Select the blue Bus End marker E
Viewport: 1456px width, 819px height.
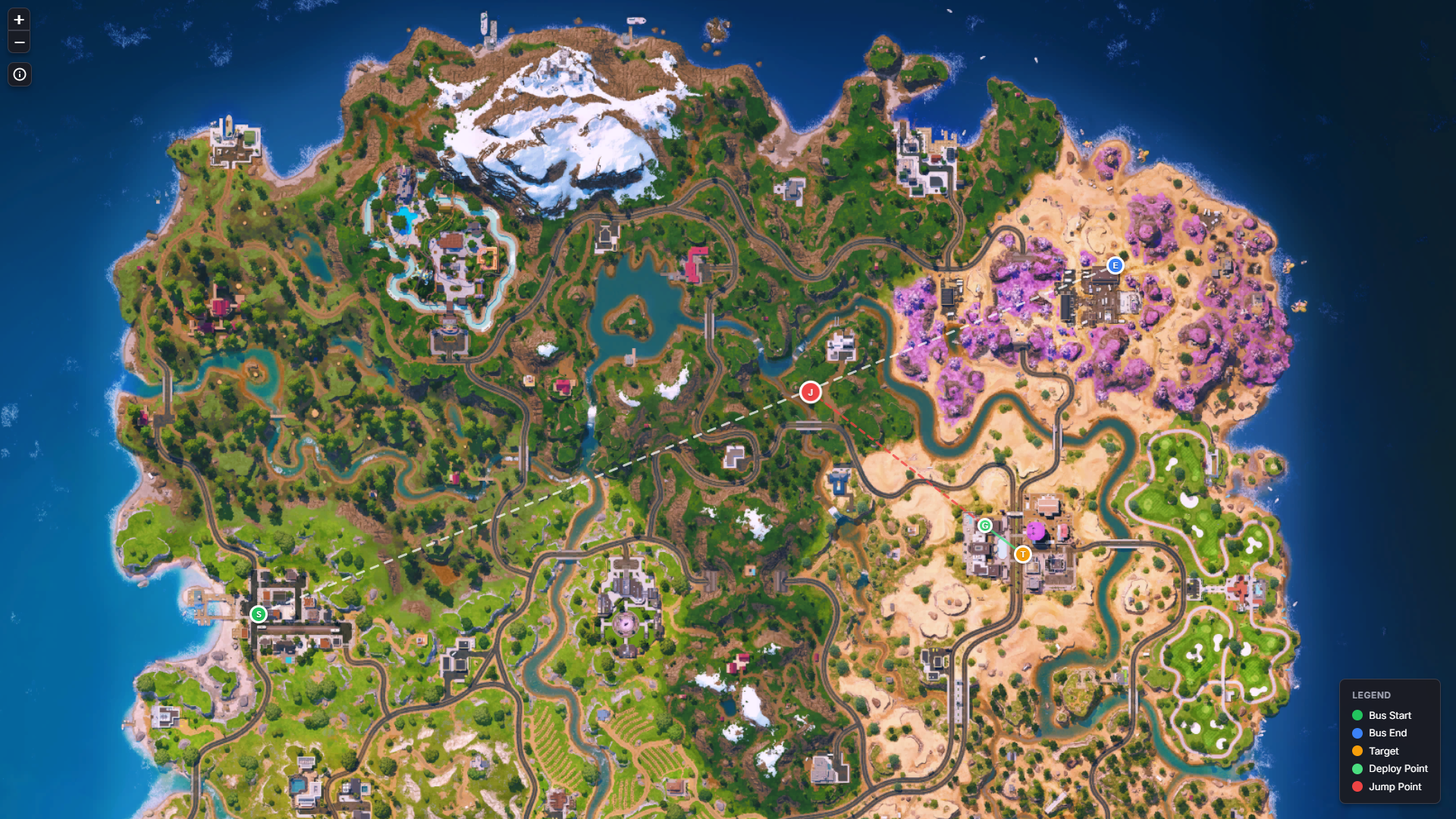(x=1115, y=266)
